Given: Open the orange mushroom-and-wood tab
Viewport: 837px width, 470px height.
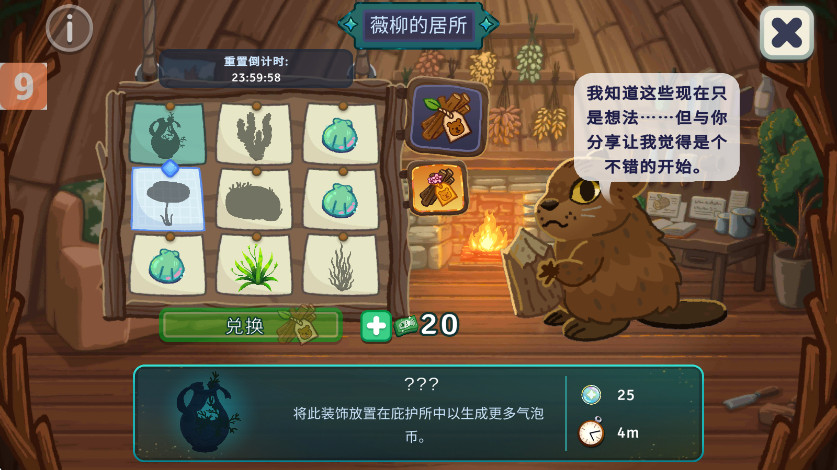Looking at the screenshot, I should [438, 187].
